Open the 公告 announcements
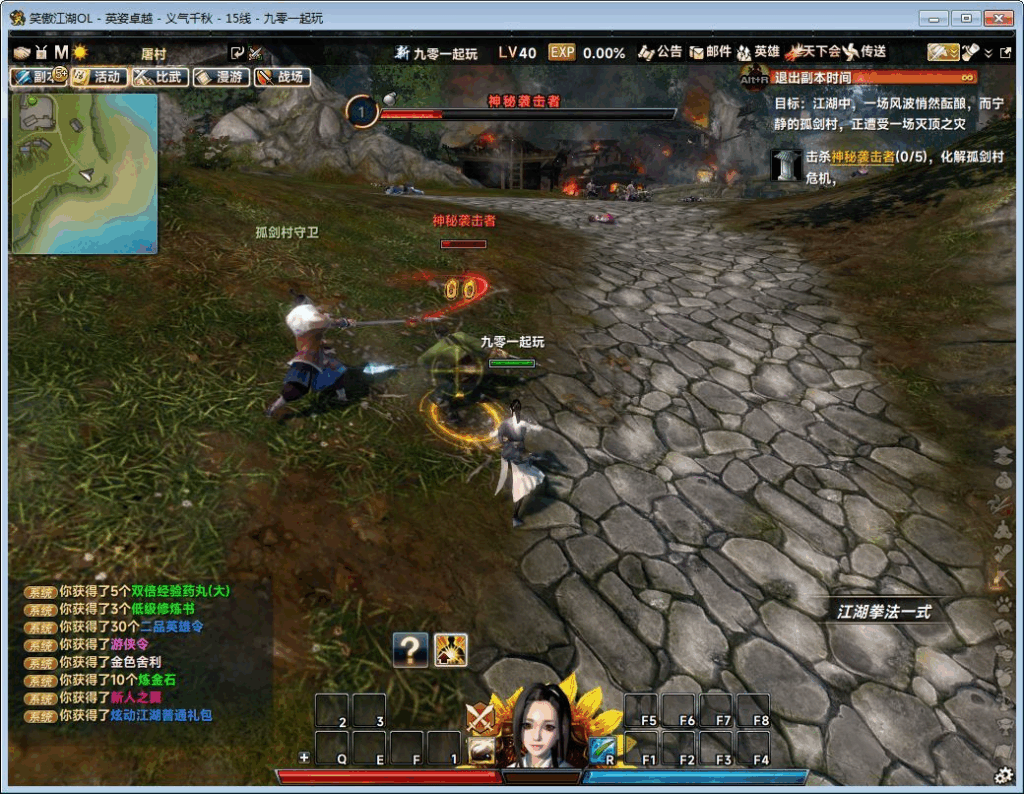Viewport: 1024px width, 794px height. pyautogui.click(x=660, y=52)
